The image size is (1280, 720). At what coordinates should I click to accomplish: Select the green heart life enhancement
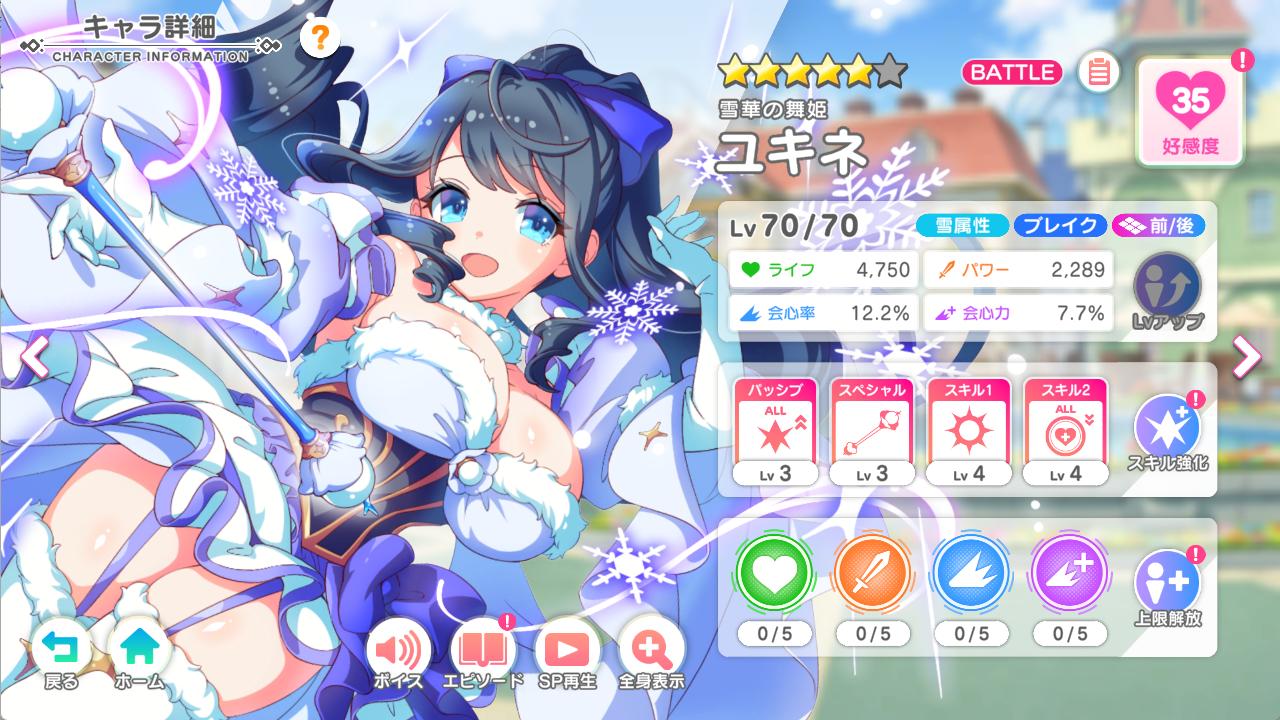775,576
